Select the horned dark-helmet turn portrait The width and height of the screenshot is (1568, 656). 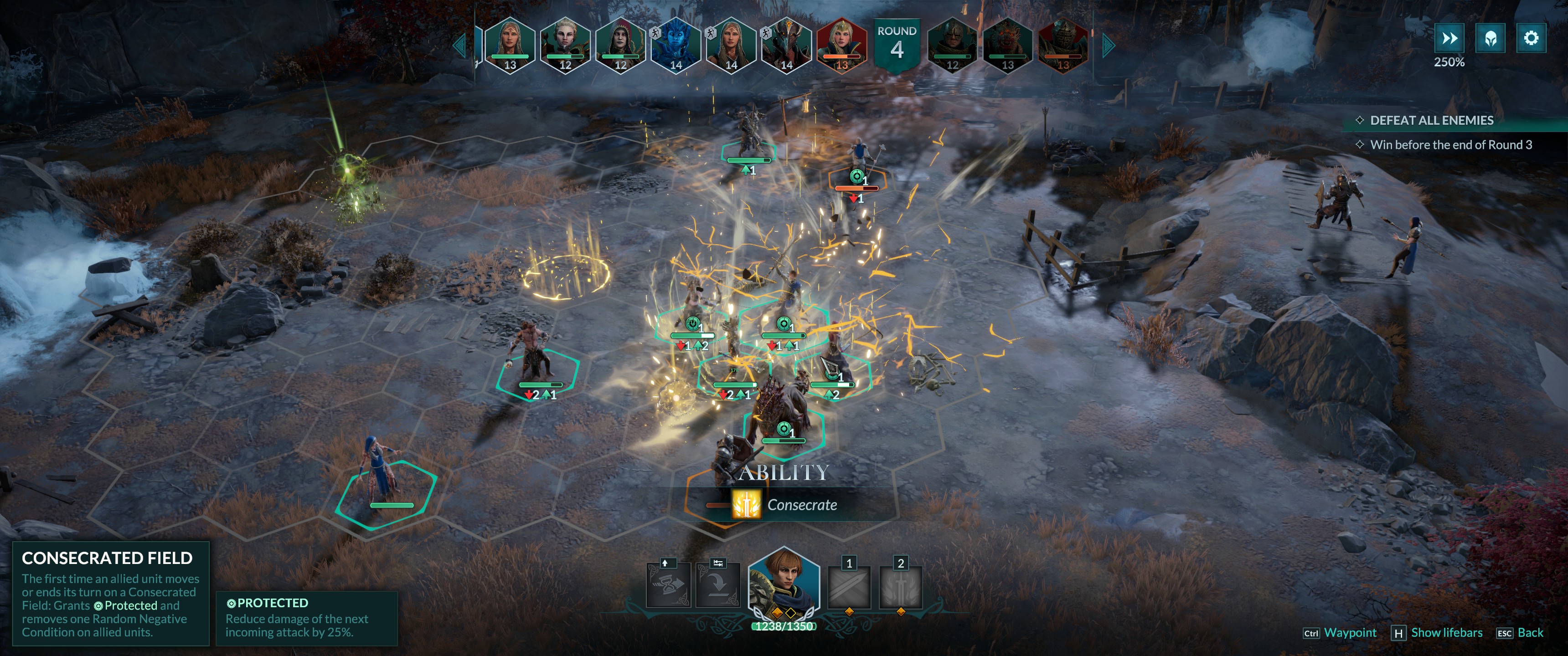pos(786,44)
